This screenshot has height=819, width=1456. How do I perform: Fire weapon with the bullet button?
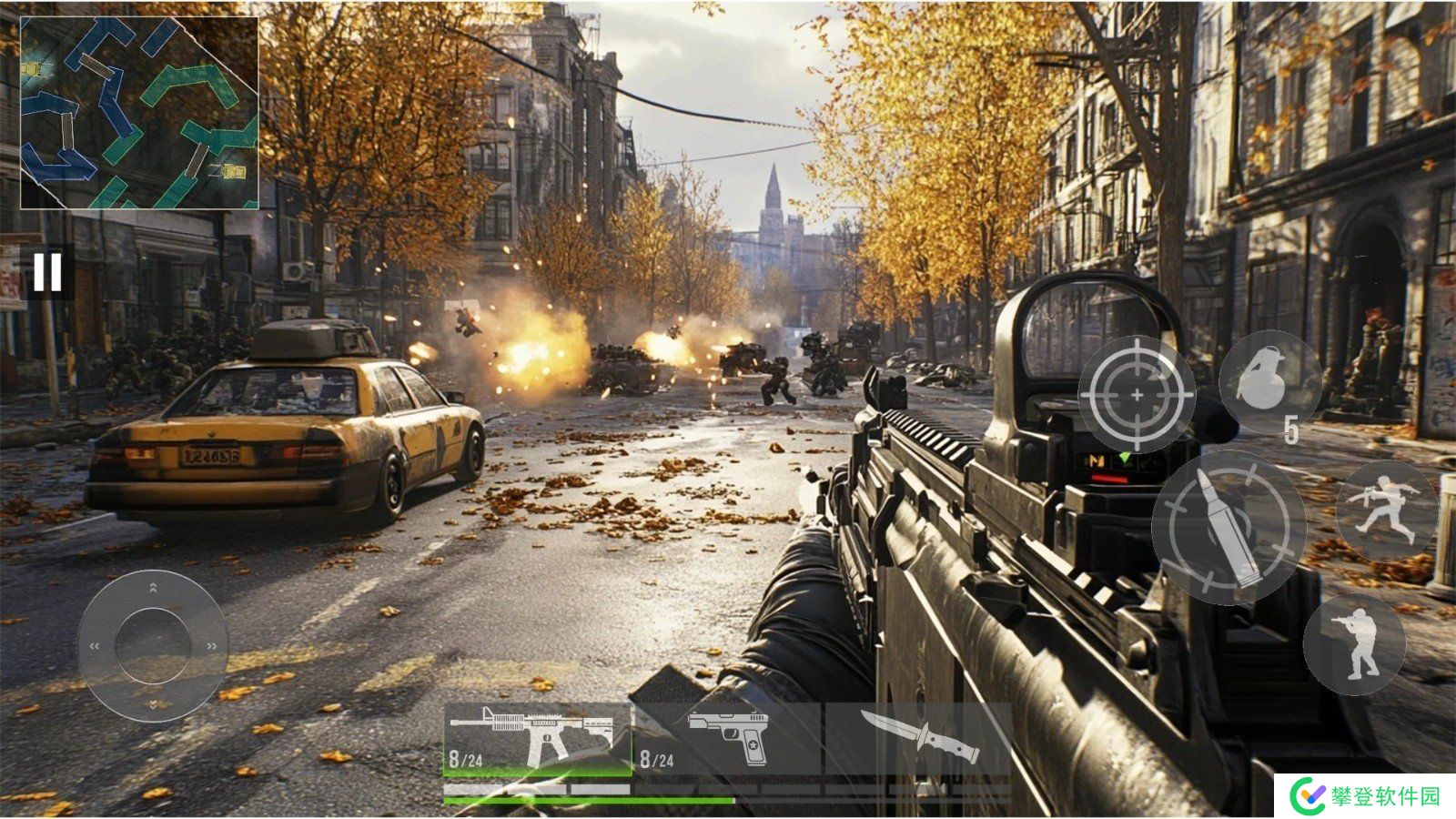(1228, 527)
